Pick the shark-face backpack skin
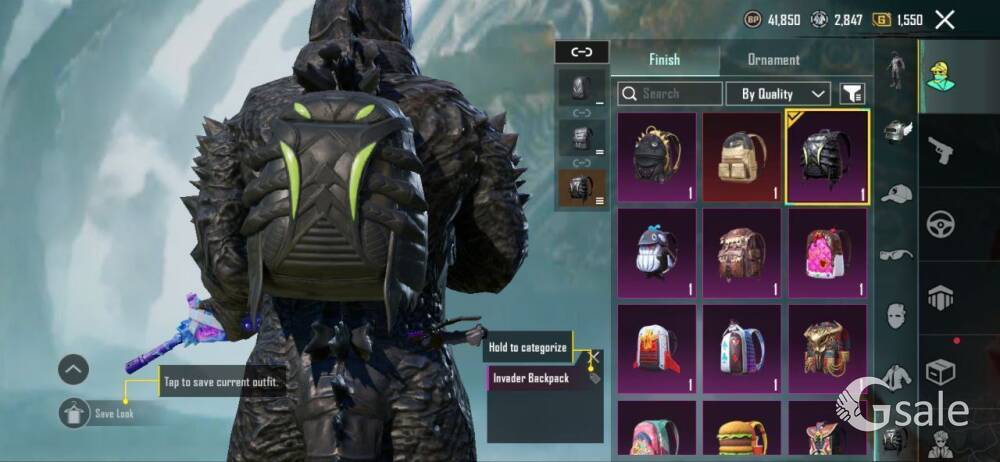The image size is (1000, 462). [656, 253]
